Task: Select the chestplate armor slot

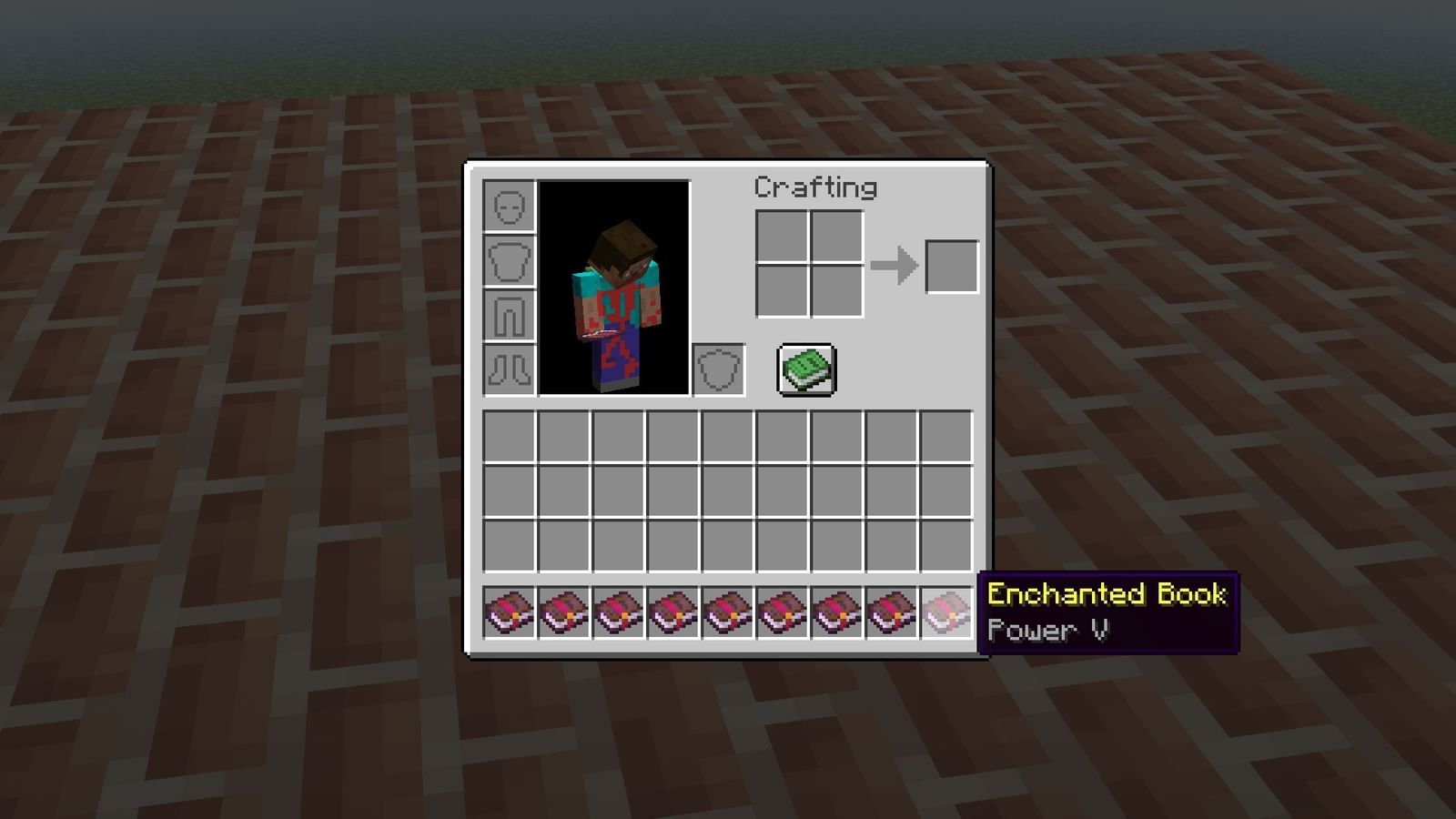Action: [x=508, y=261]
